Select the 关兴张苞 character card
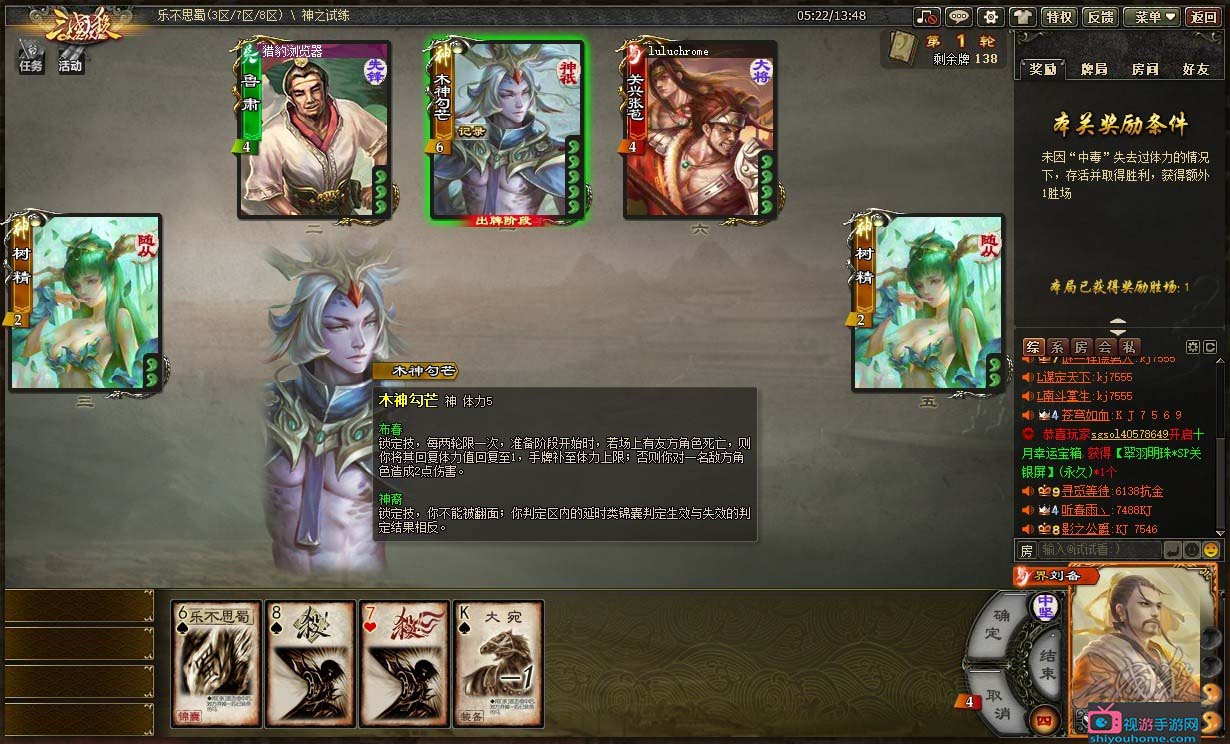 click(700, 130)
